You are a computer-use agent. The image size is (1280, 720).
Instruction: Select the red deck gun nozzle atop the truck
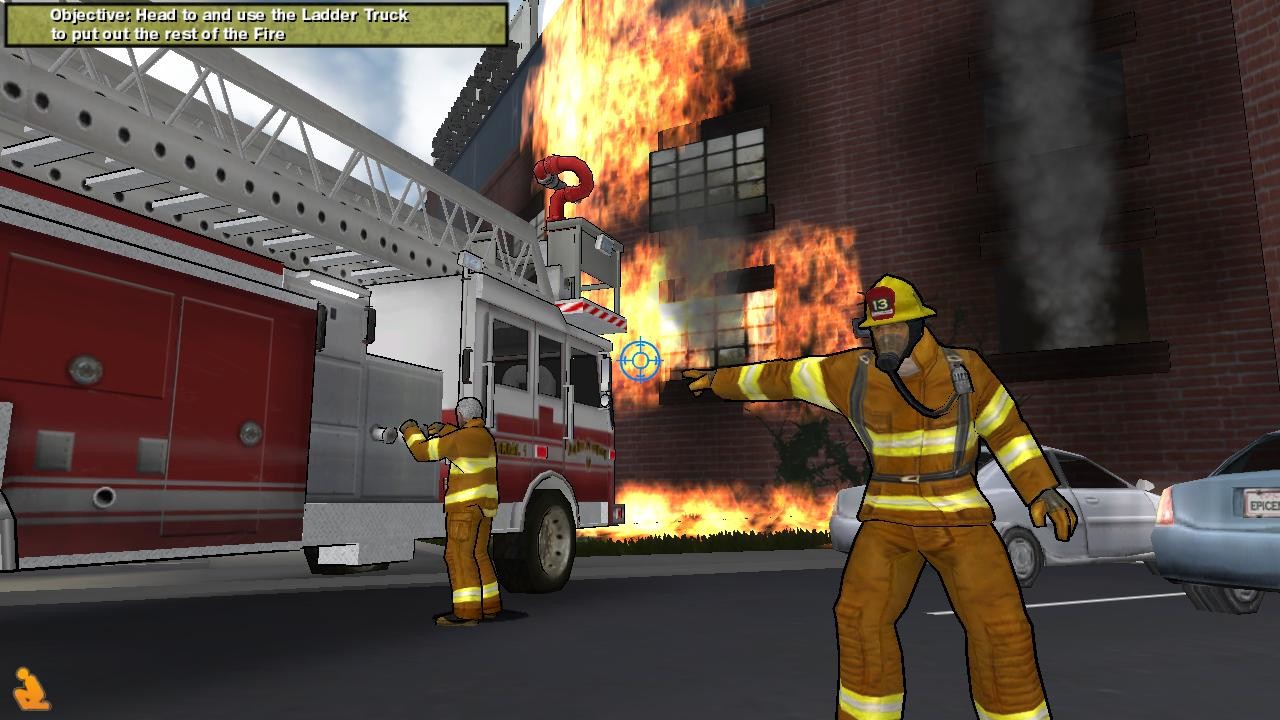pos(556,180)
